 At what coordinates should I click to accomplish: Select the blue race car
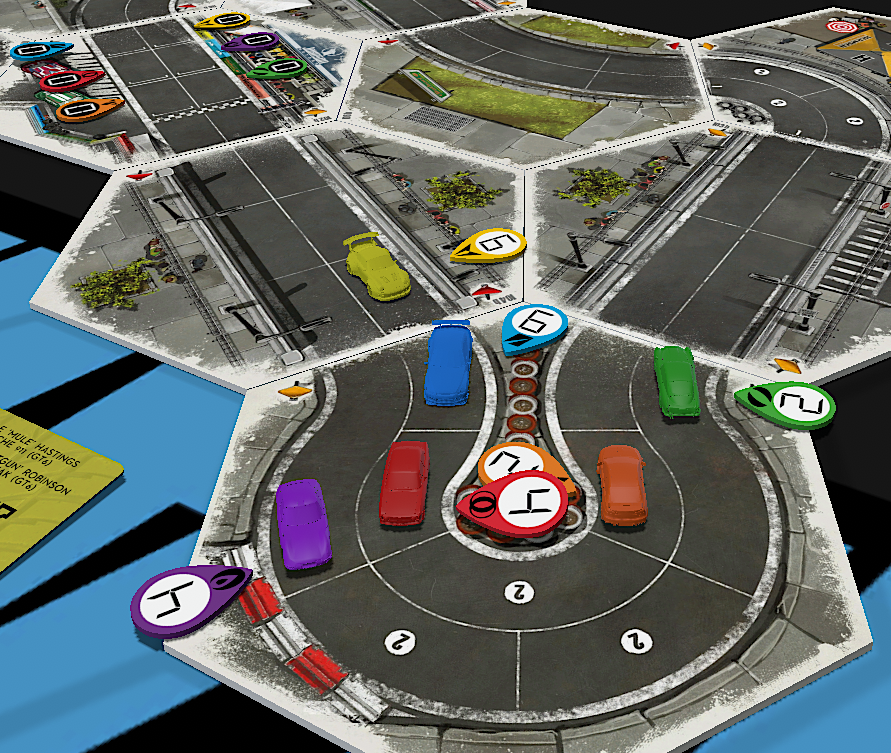[449, 364]
